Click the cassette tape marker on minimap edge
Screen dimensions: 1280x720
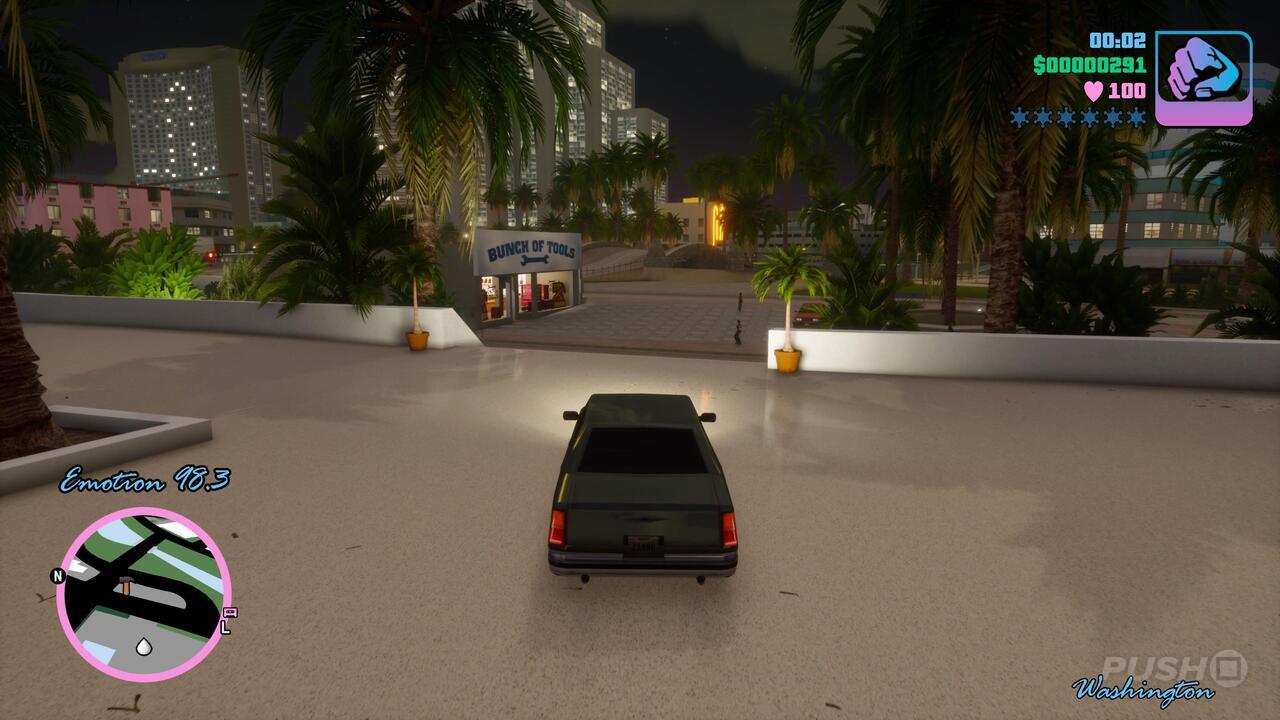tap(230, 614)
